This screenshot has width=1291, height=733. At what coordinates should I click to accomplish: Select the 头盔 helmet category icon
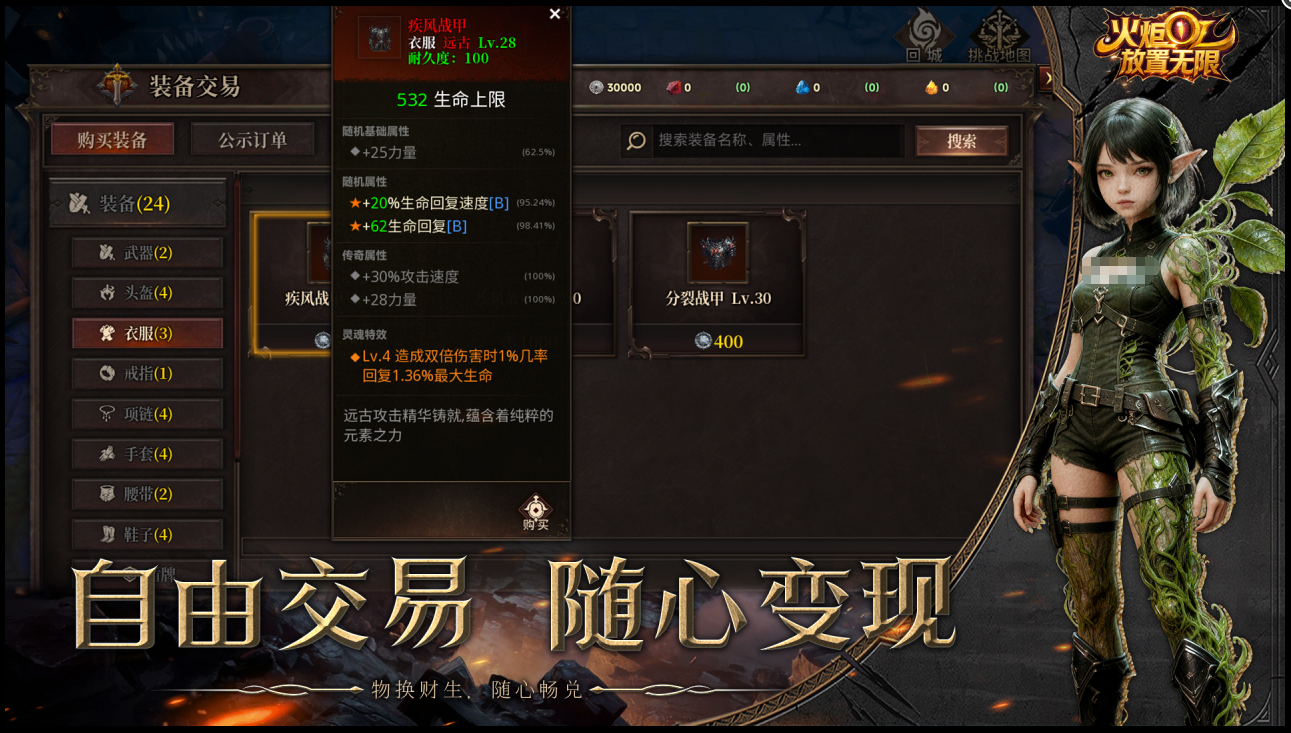click(x=110, y=292)
